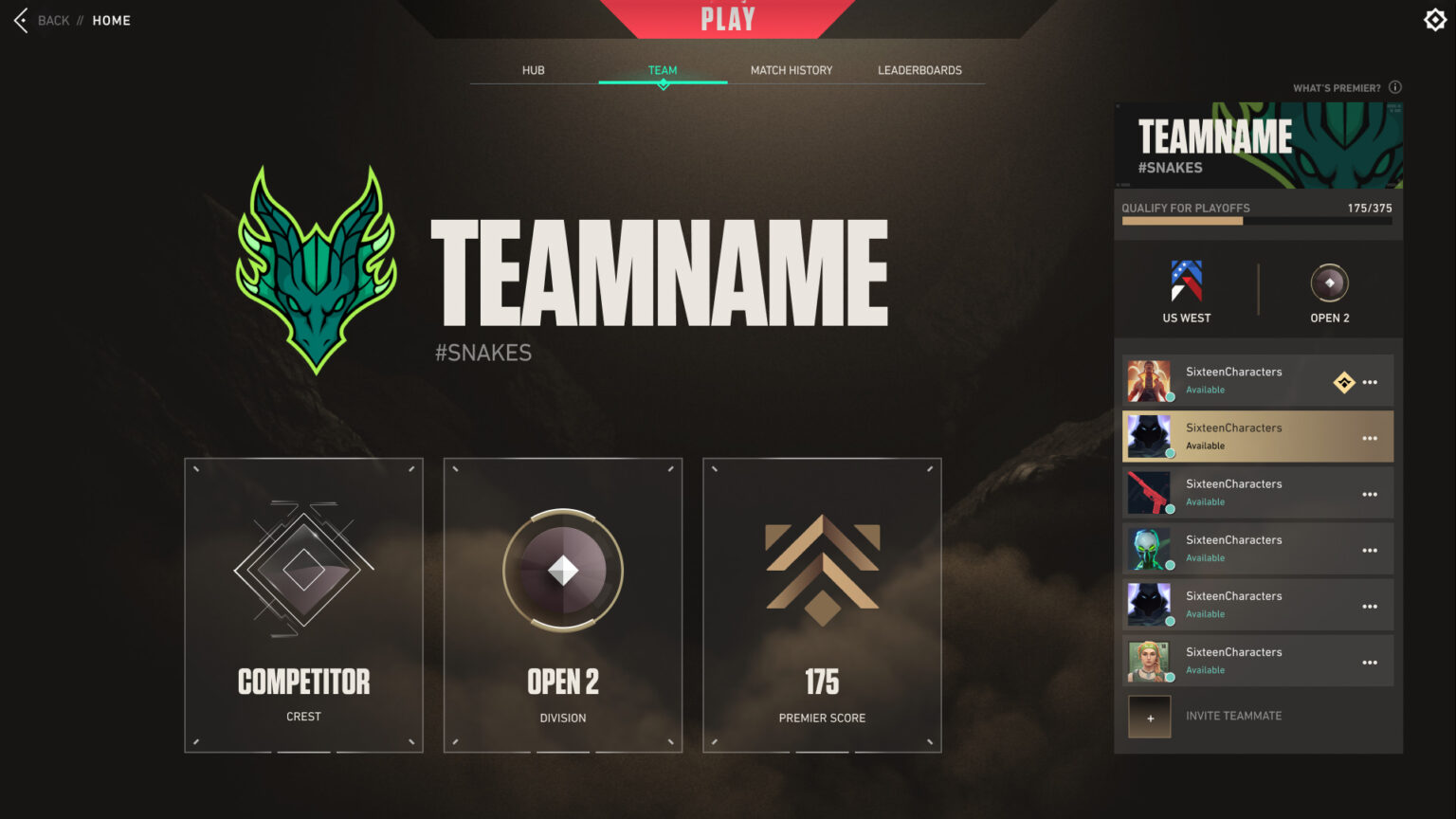Click the red PLAY button

(x=726, y=19)
